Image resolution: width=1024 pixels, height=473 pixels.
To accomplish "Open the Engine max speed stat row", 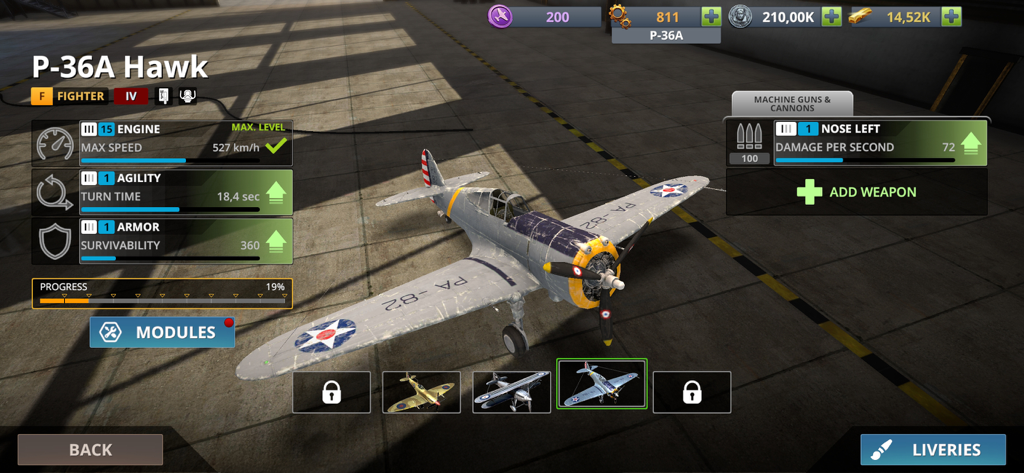I will (180, 142).
